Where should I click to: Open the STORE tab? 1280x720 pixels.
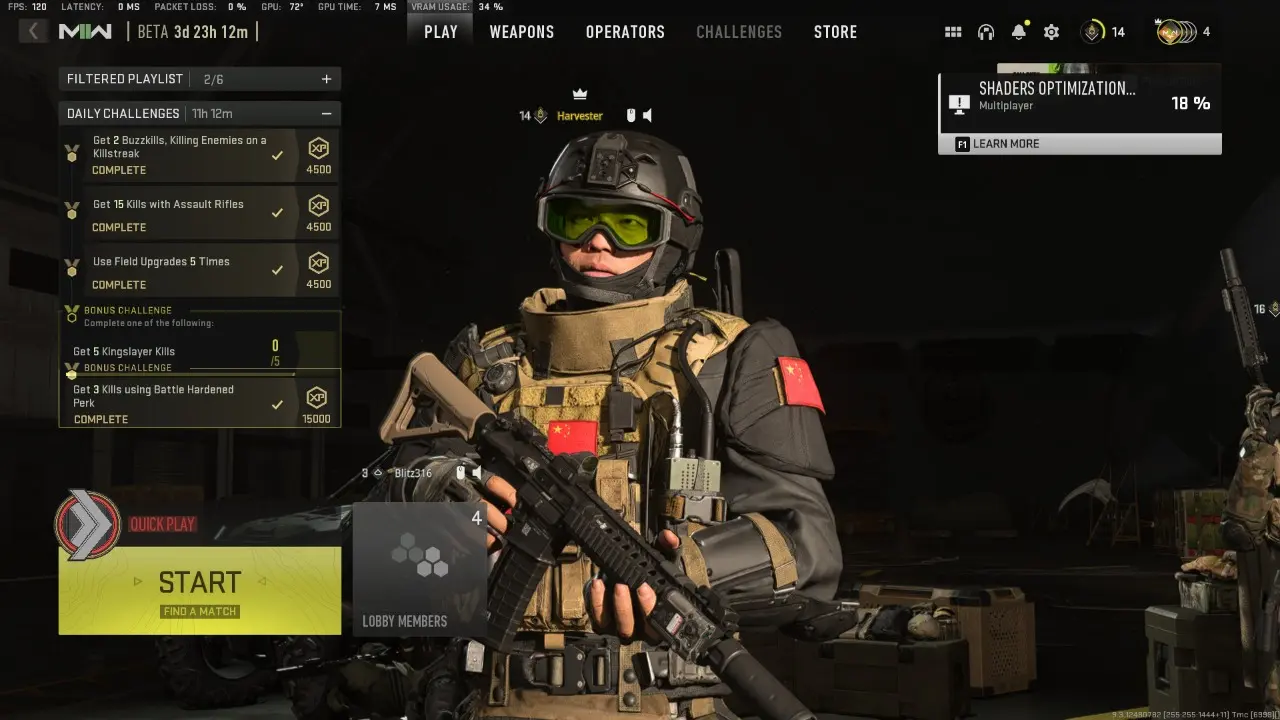click(x=835, y=31)
